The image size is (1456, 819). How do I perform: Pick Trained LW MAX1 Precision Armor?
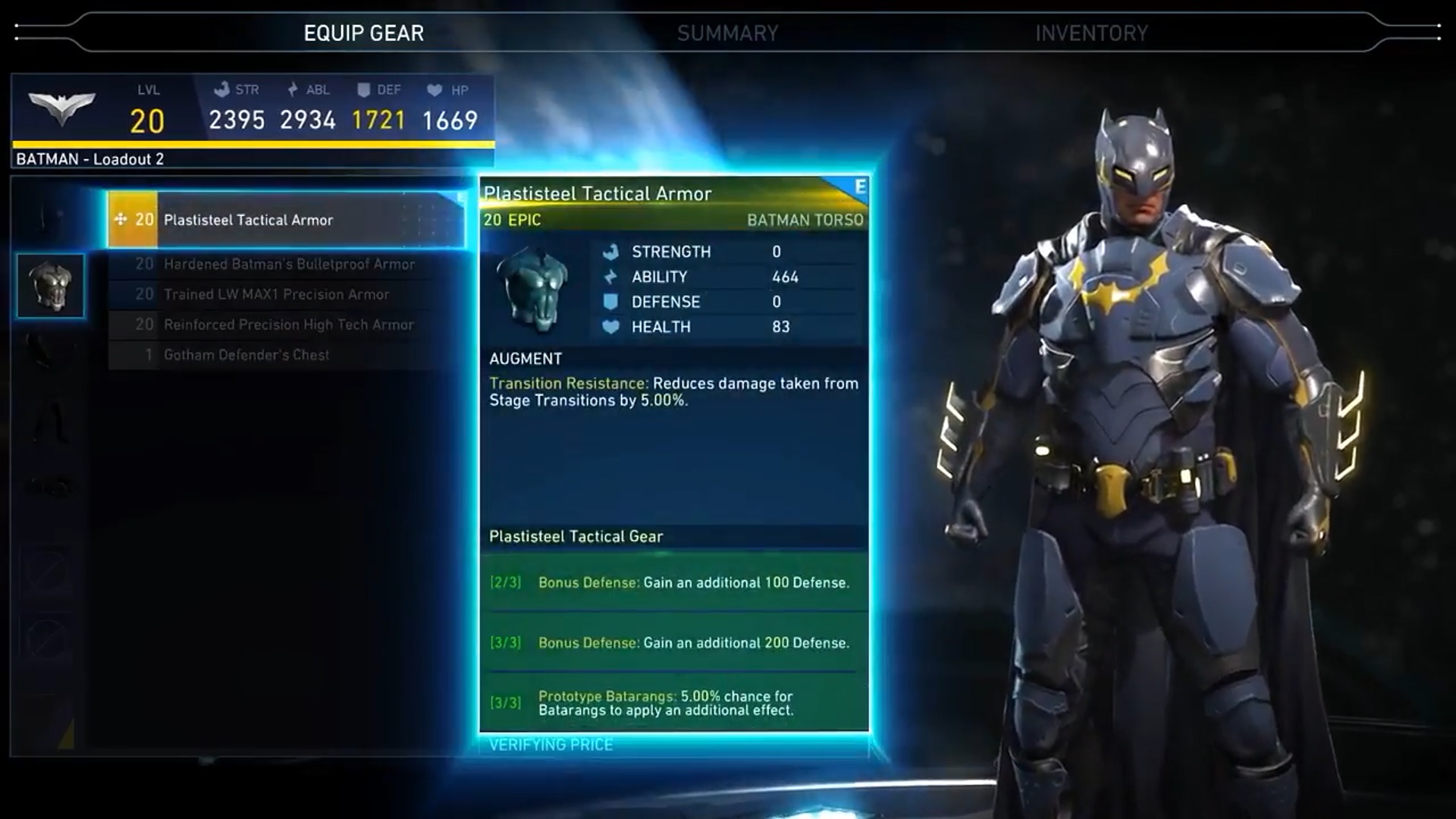[276, 294]
